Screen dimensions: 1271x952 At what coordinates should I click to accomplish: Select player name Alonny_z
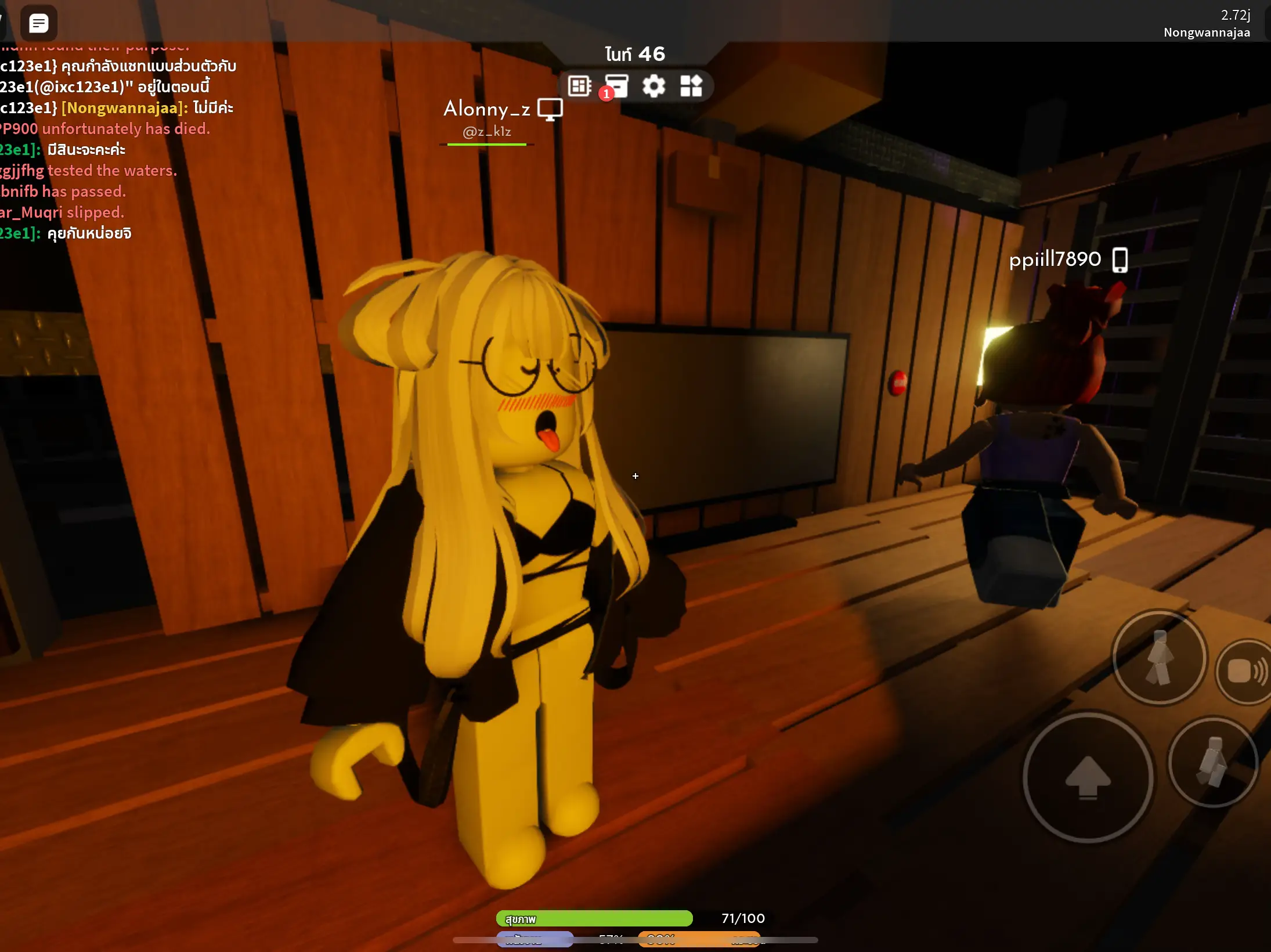point(488,110)
